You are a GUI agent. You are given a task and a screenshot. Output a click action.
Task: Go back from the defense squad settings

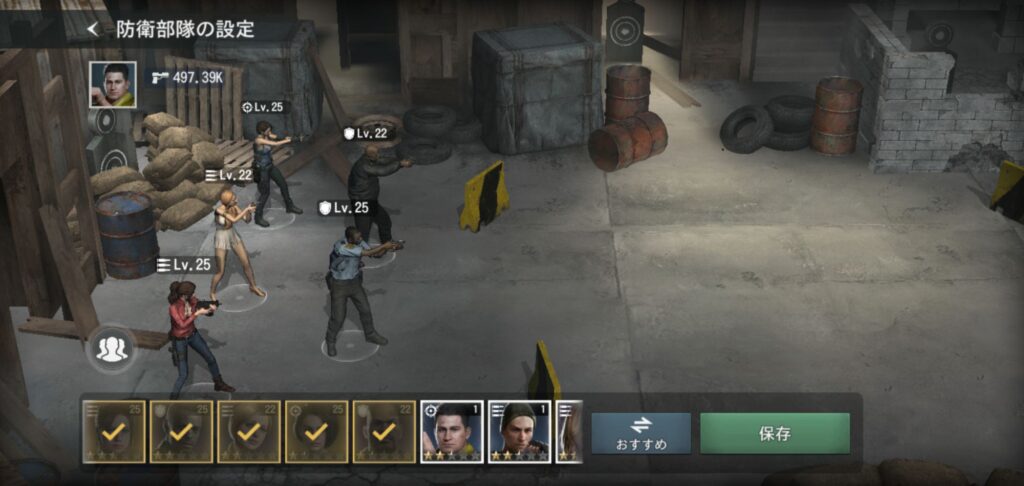[x=93, y=29]
